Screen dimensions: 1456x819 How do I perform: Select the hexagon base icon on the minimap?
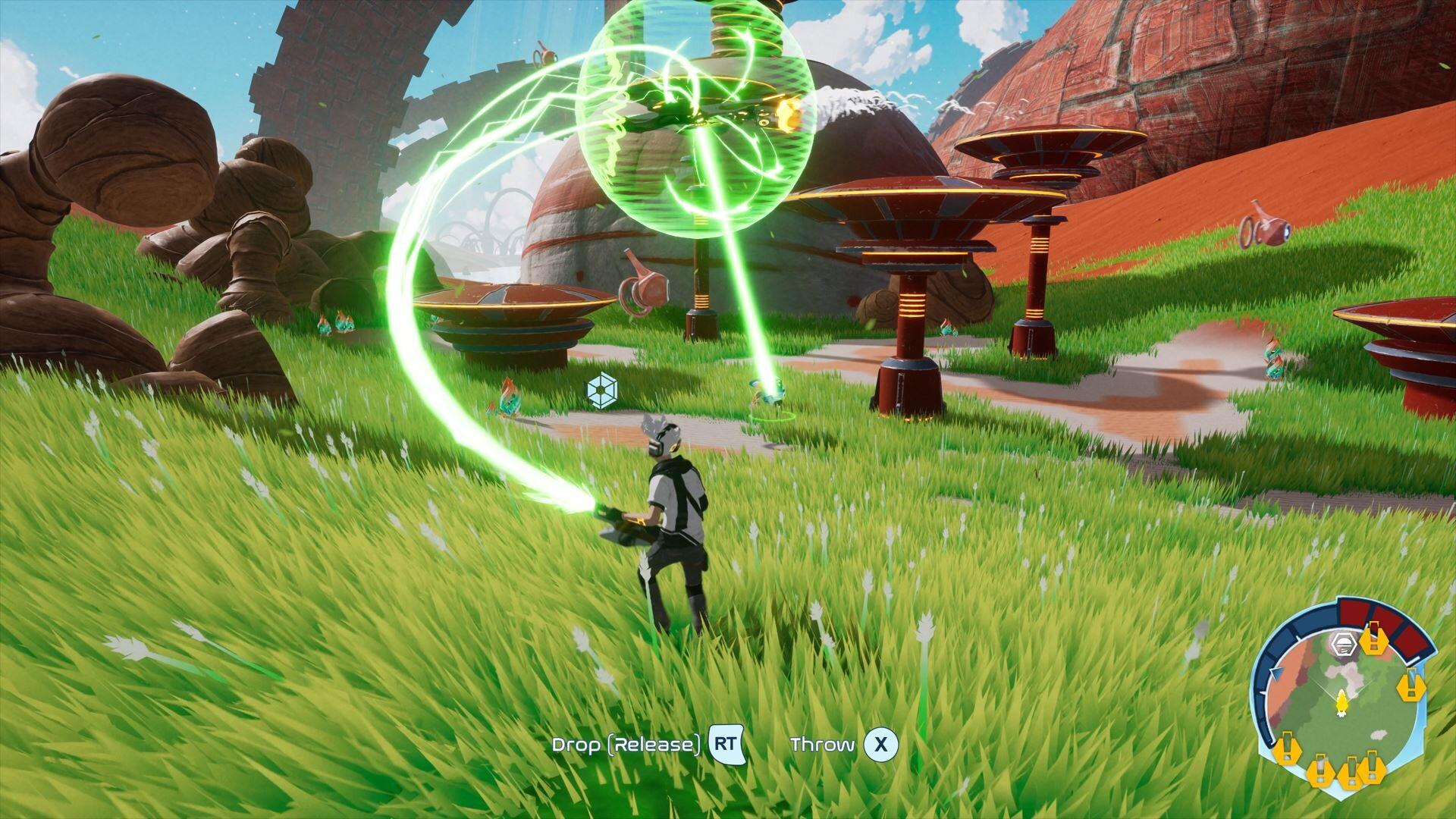1343,644
